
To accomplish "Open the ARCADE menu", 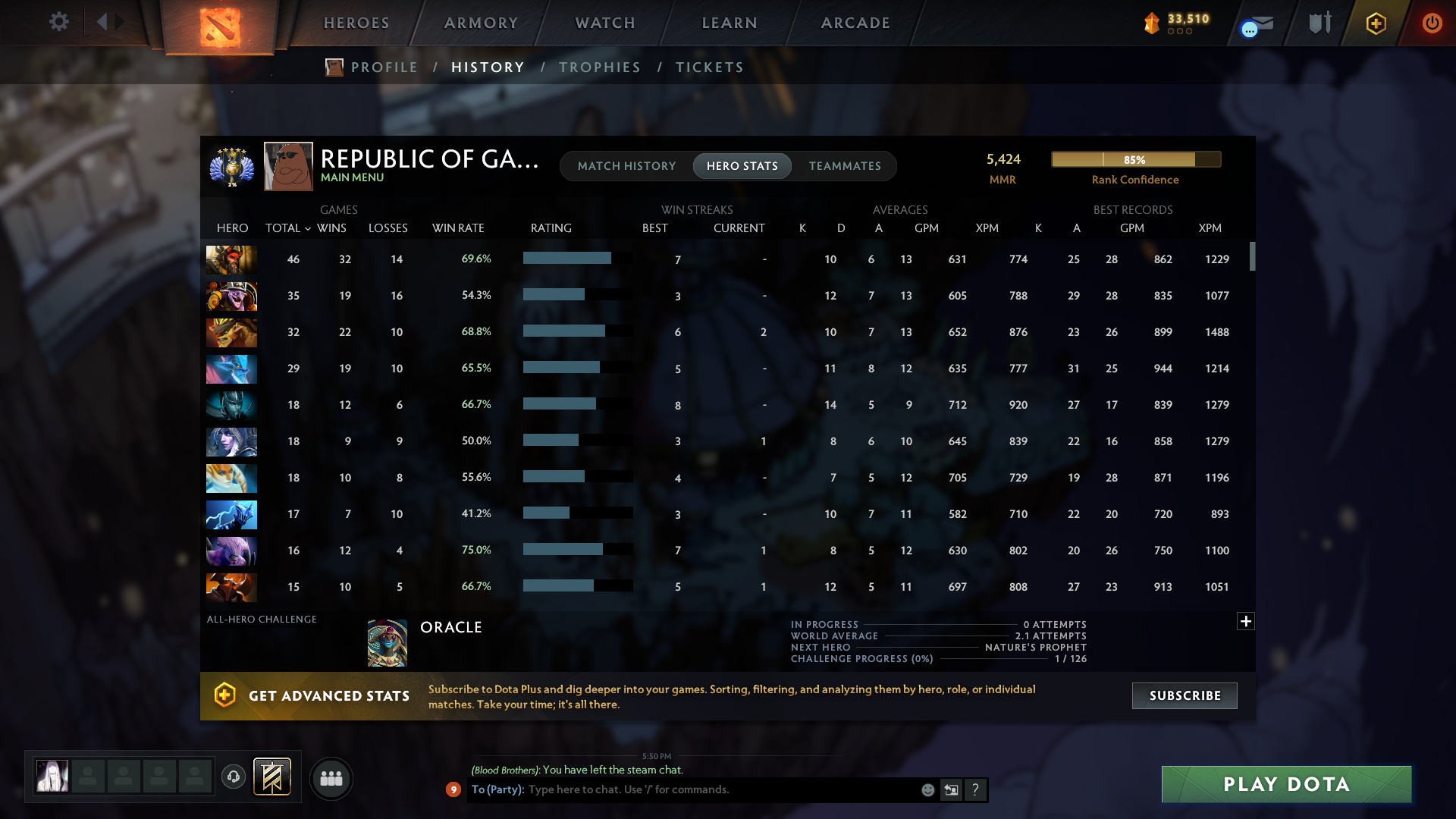I will point(855,23).
